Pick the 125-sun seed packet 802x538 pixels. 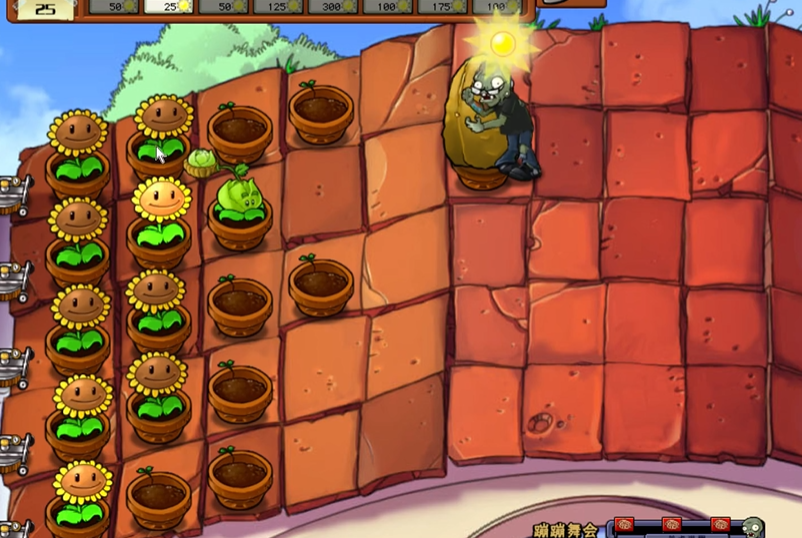click(x=278, y=6)
